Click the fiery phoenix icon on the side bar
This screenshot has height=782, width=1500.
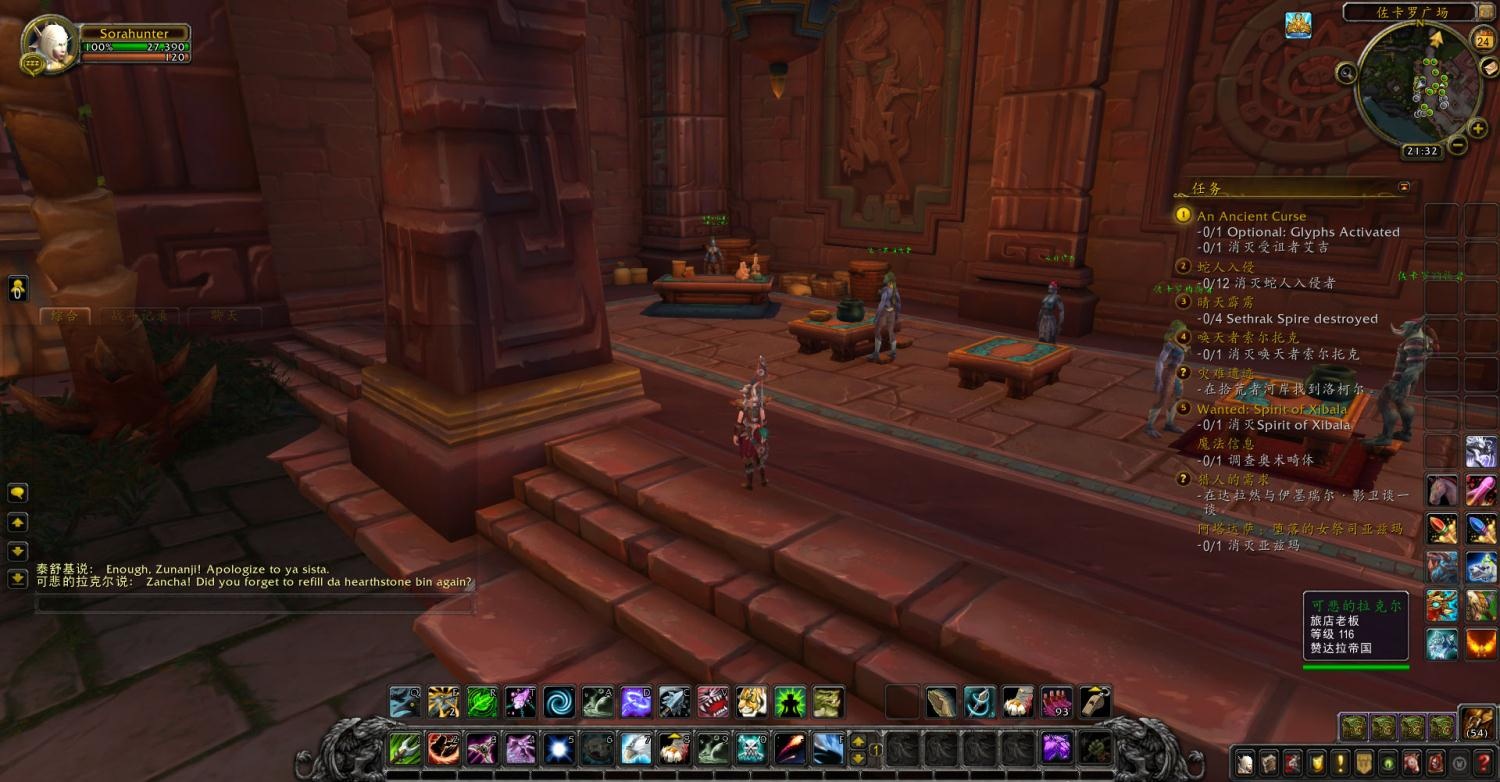(1481, 642)
